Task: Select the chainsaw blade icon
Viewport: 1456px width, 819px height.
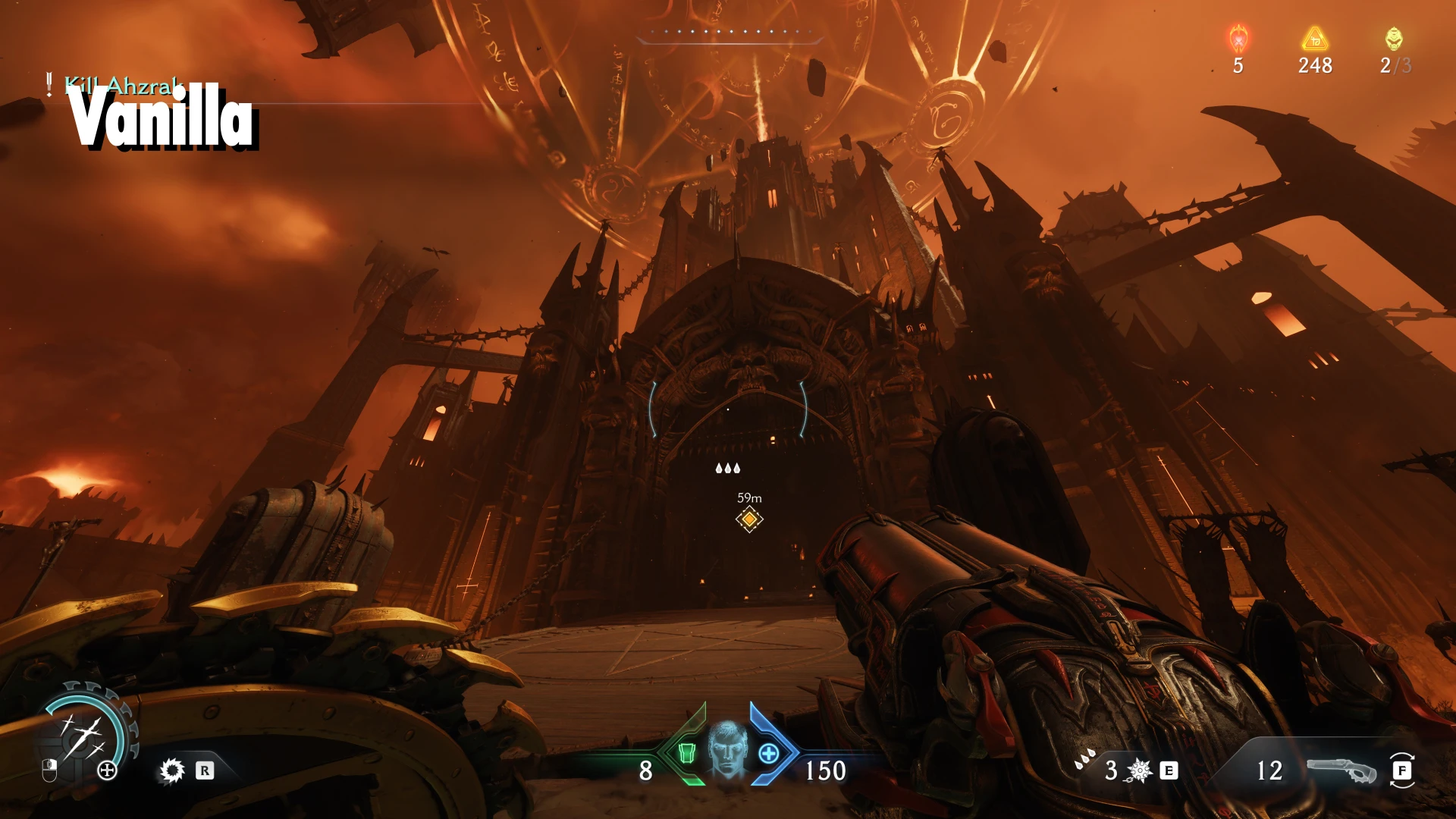Action: pyautogui.click(x=173, y=770)
